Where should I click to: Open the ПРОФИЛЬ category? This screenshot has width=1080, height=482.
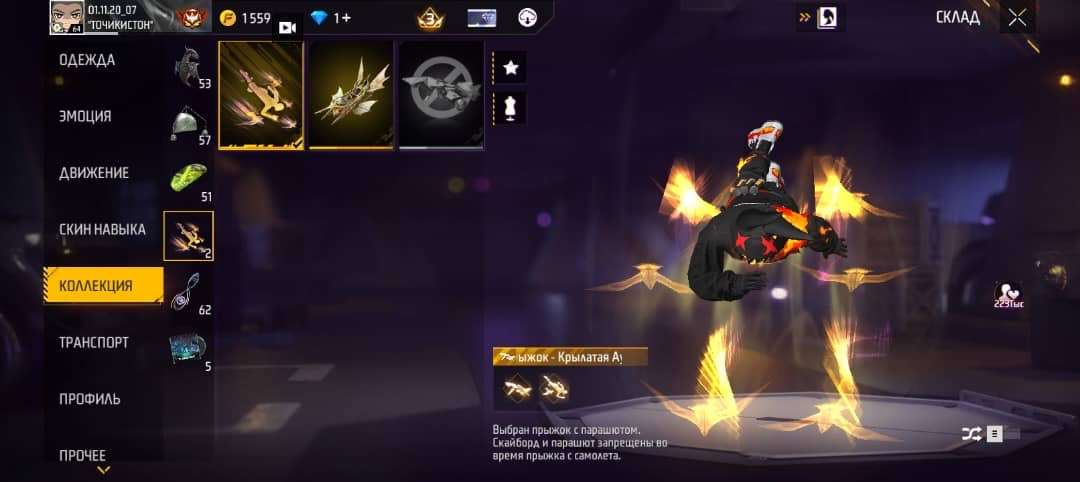click(x=90, y=399)
